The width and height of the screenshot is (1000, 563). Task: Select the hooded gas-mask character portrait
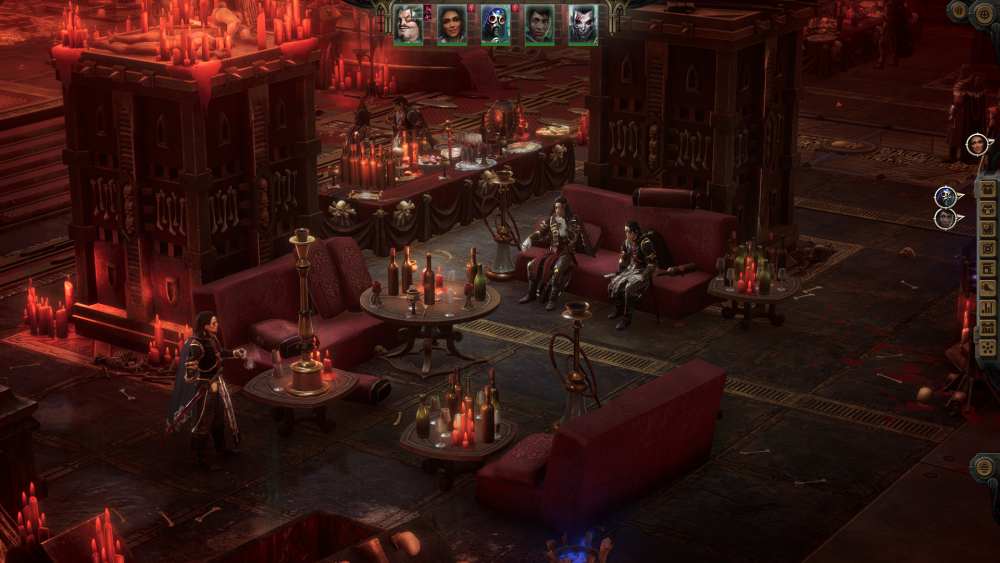pyautogui.click(x=495, y=24)
